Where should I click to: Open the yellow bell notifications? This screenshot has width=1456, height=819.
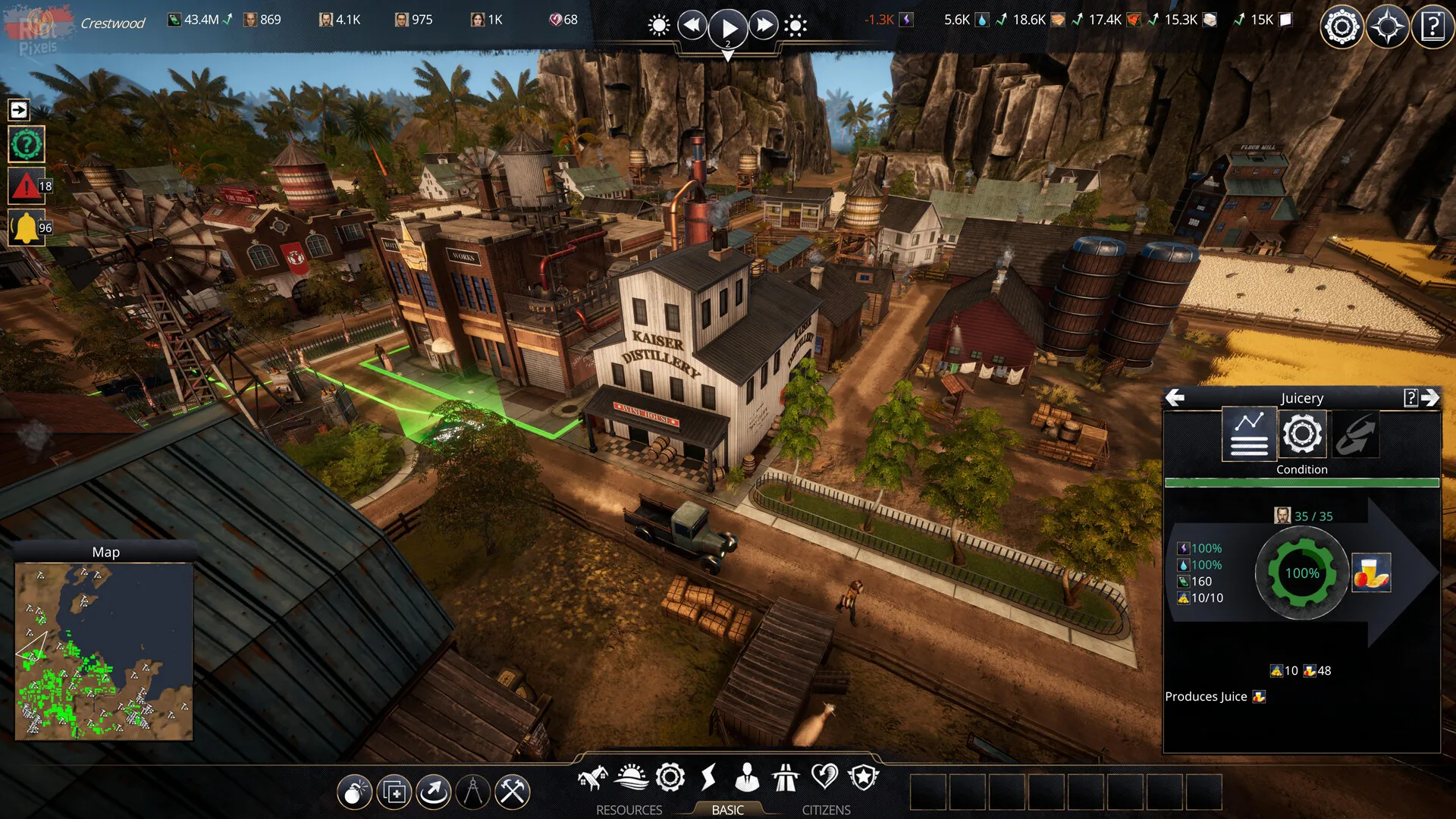pyautogui.click(x=27, y=227)
